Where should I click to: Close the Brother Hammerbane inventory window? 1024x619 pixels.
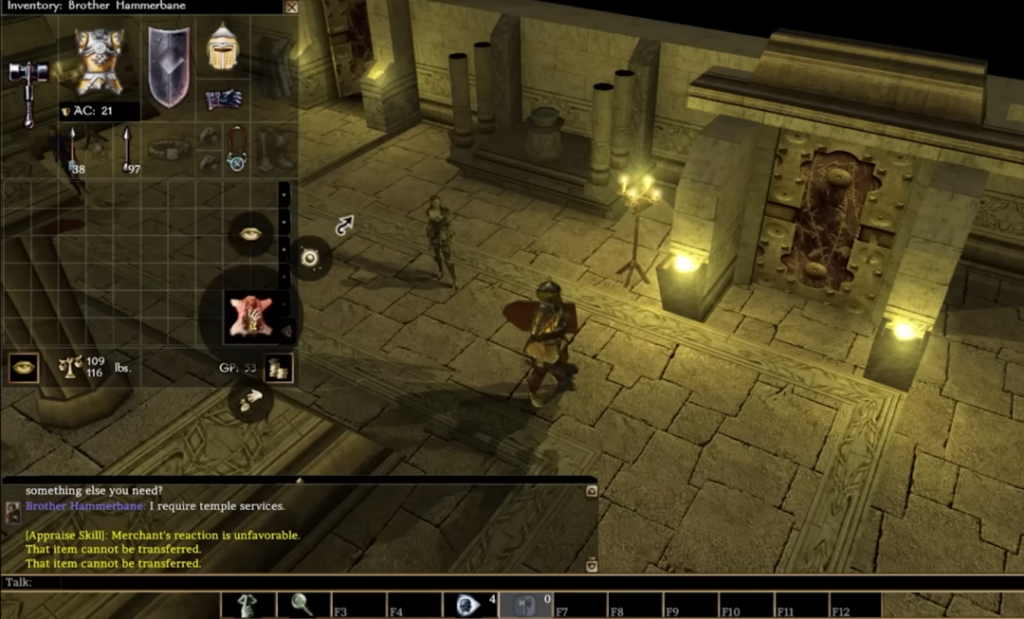click(291, 7)
